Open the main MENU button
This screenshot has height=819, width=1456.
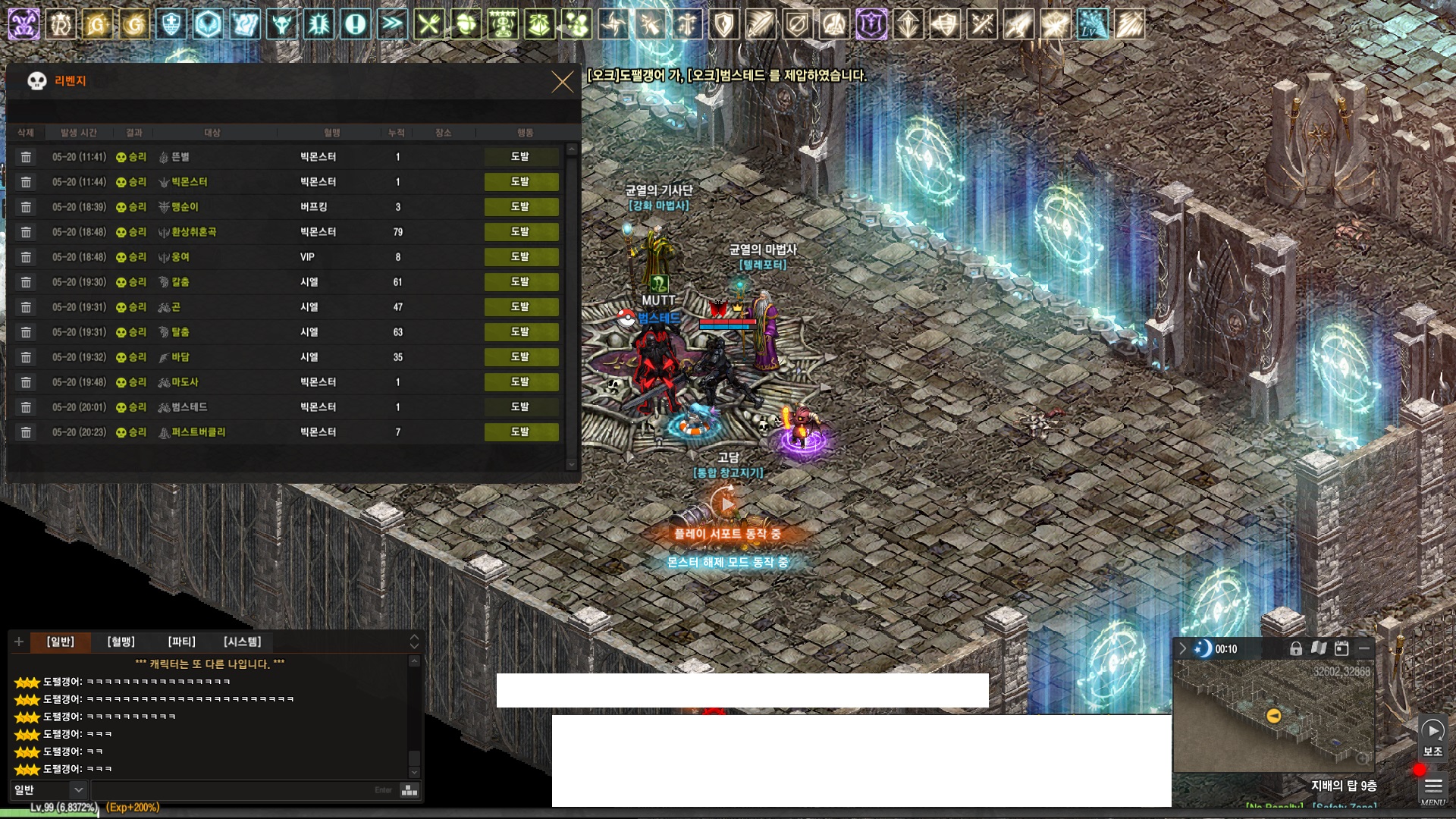1432,789
